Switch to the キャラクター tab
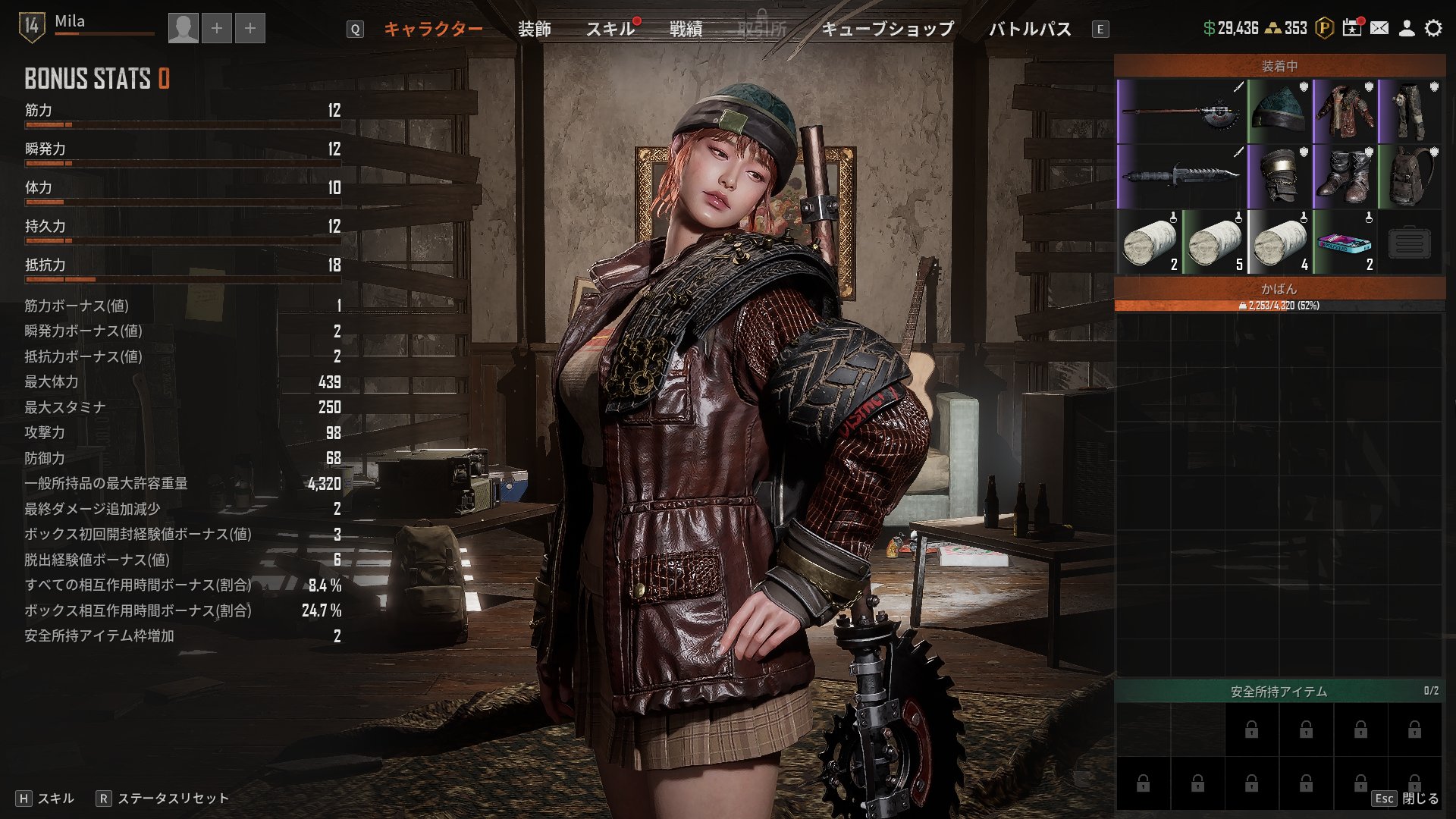 [433, 29]
